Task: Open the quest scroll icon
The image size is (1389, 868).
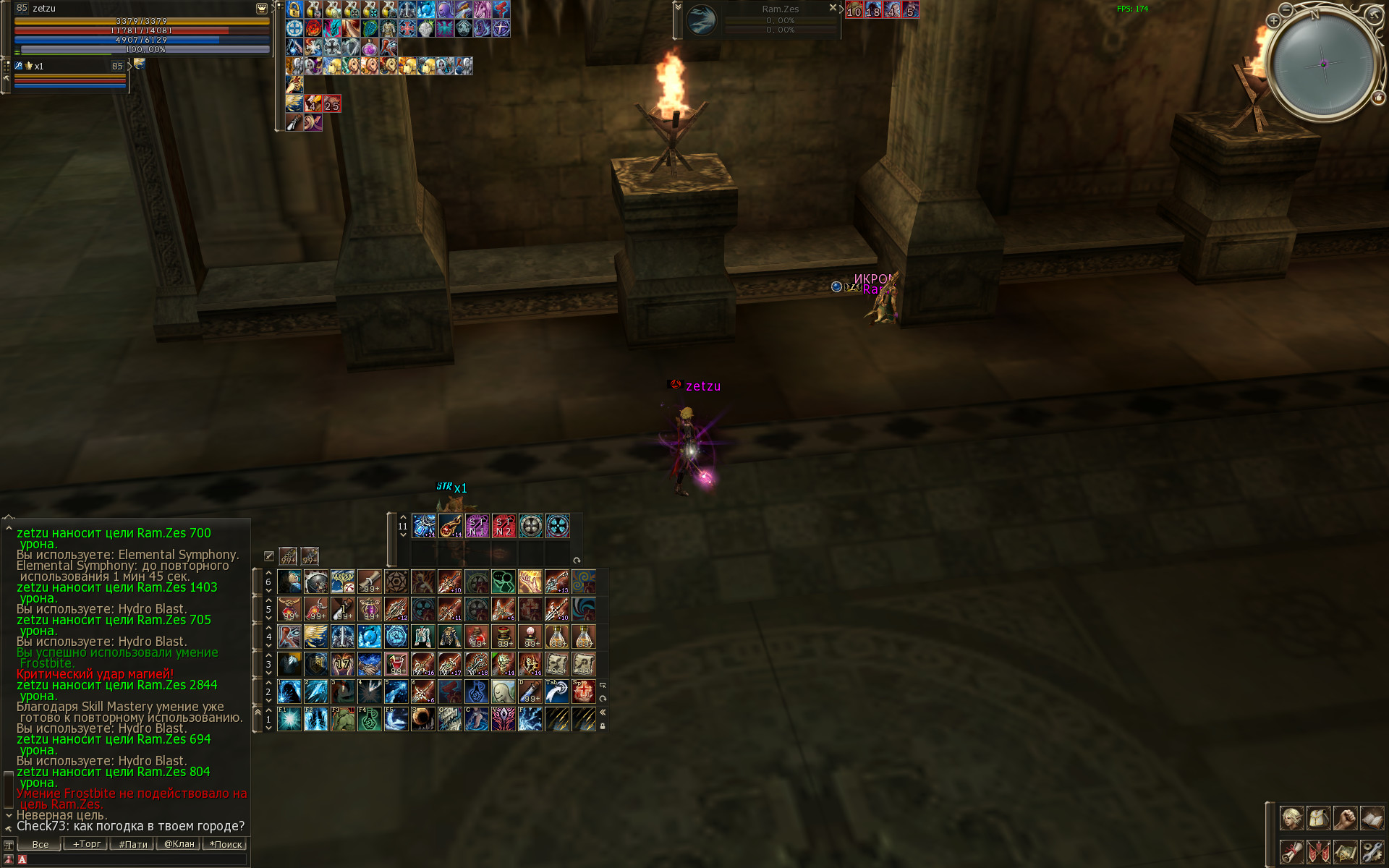Action: (1291, 851)
